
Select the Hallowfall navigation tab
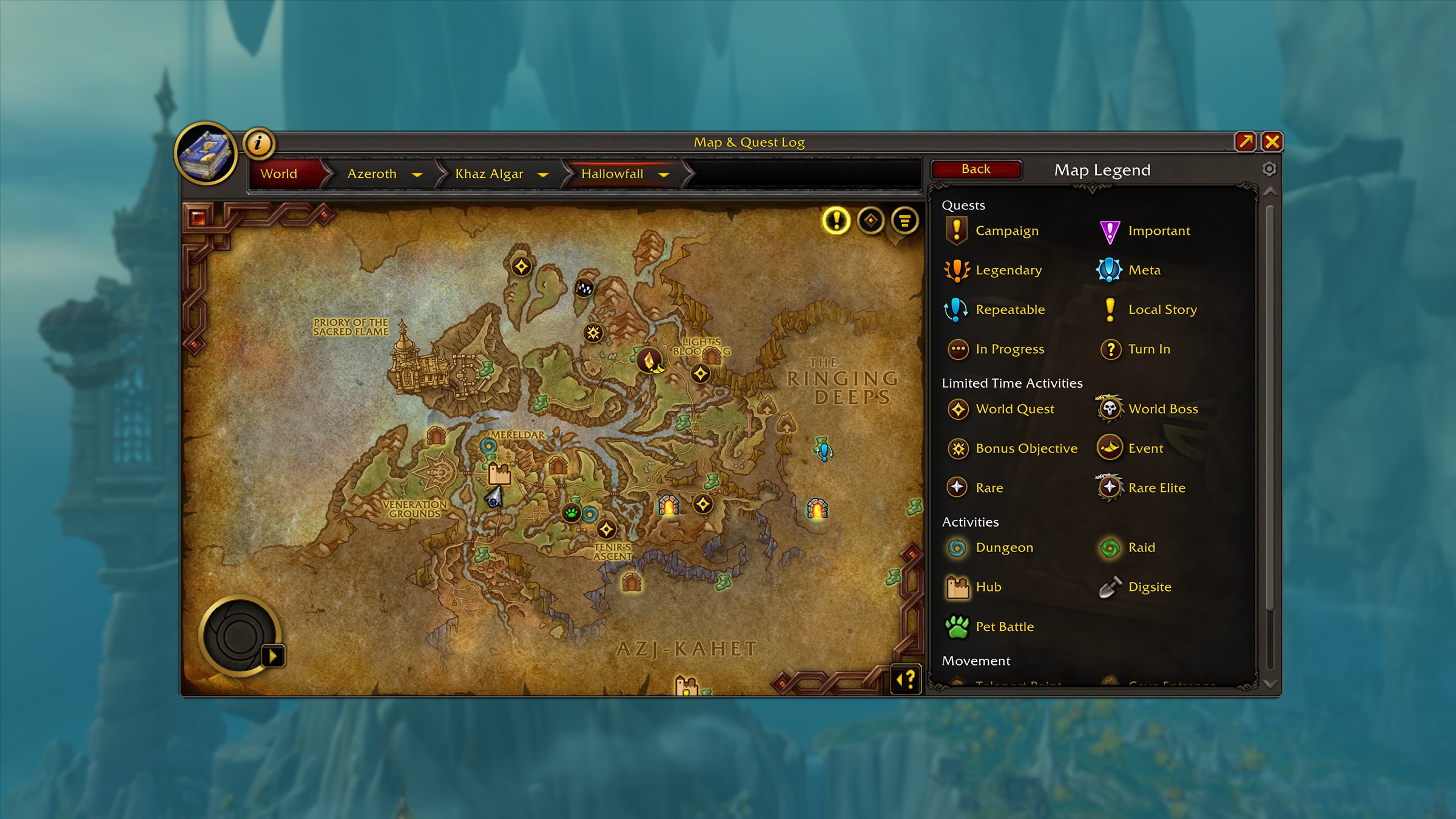[x=613, y=174]
